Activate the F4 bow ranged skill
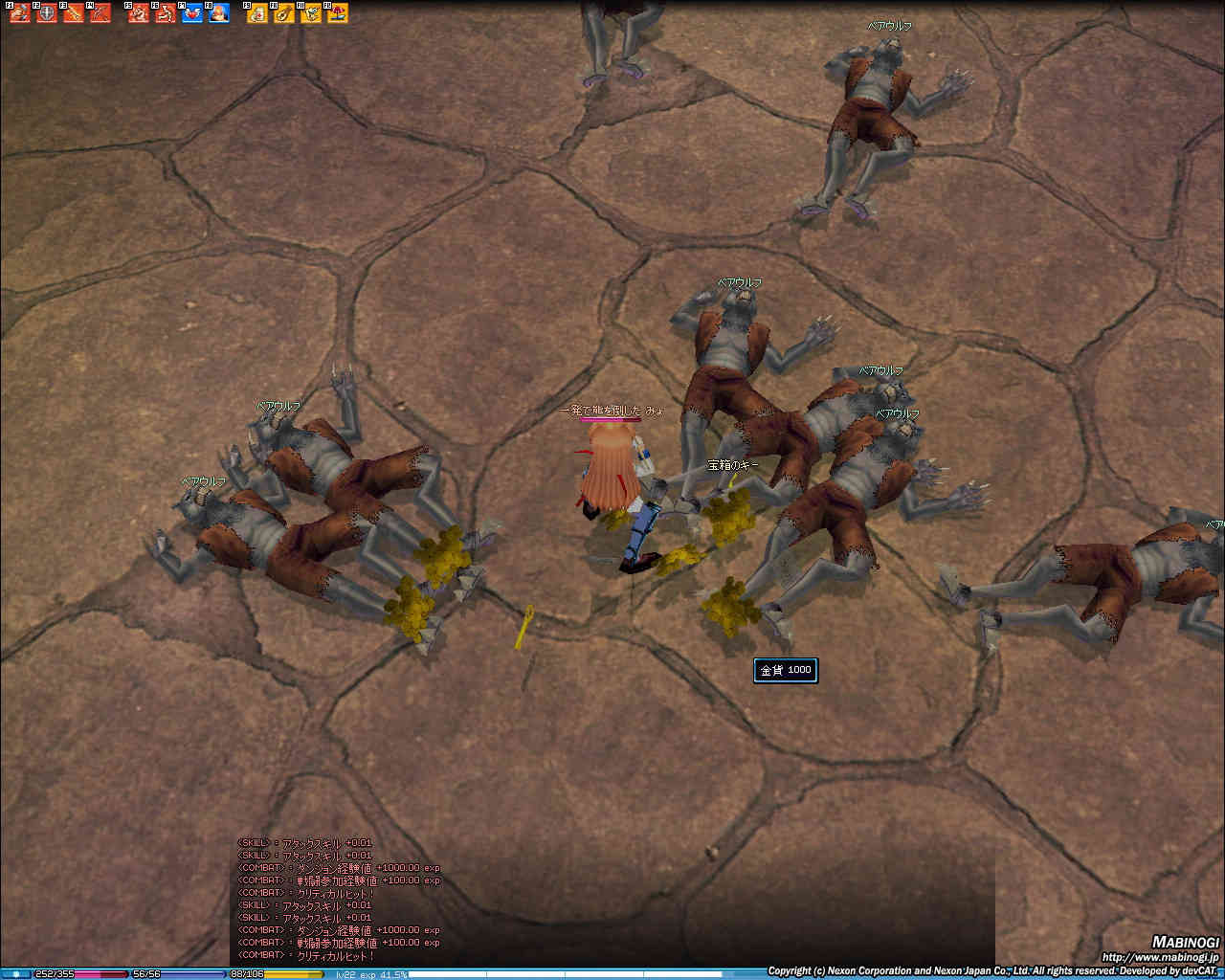 pos(100,13)
